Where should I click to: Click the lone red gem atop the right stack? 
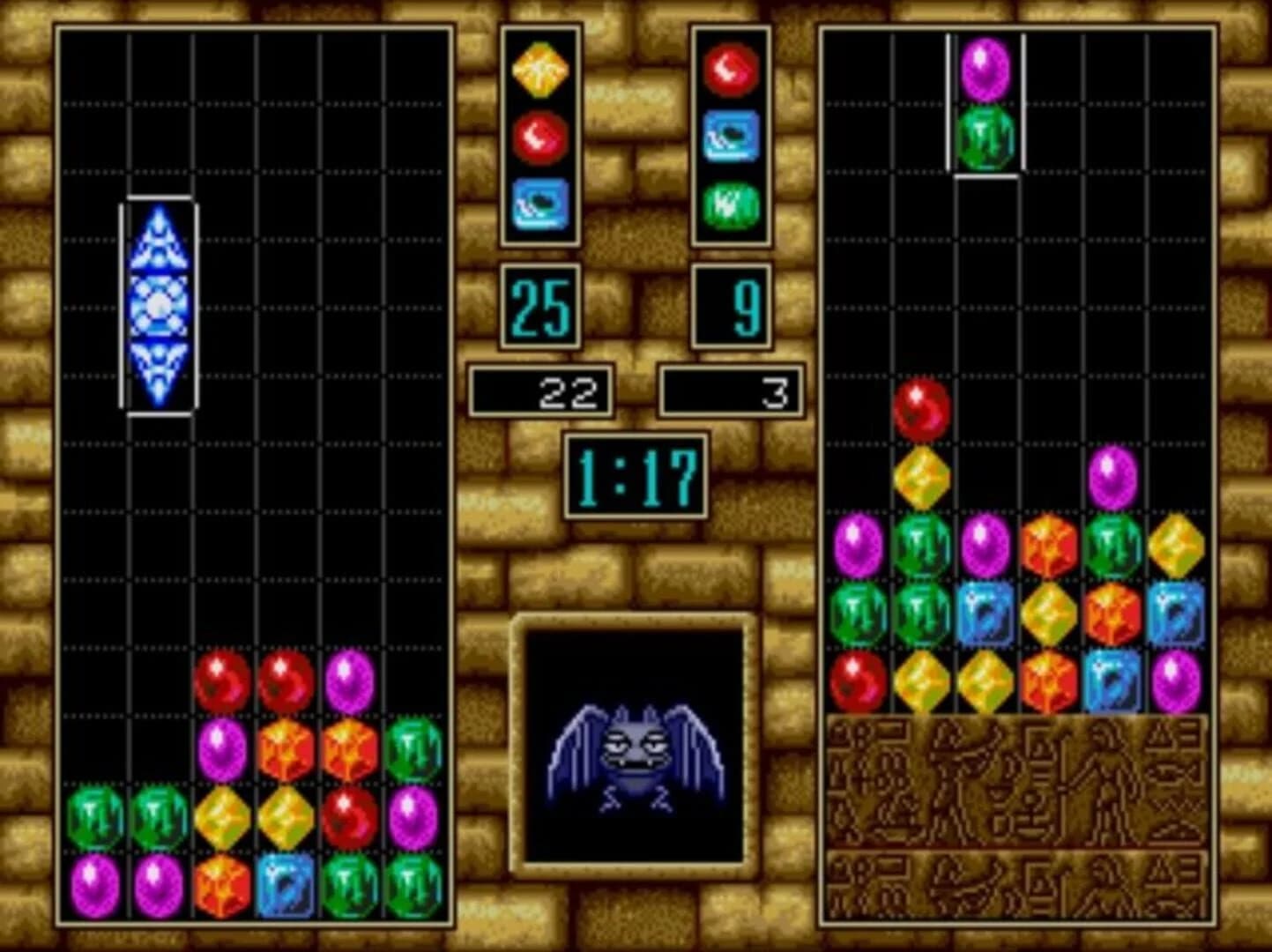[920, 408]
